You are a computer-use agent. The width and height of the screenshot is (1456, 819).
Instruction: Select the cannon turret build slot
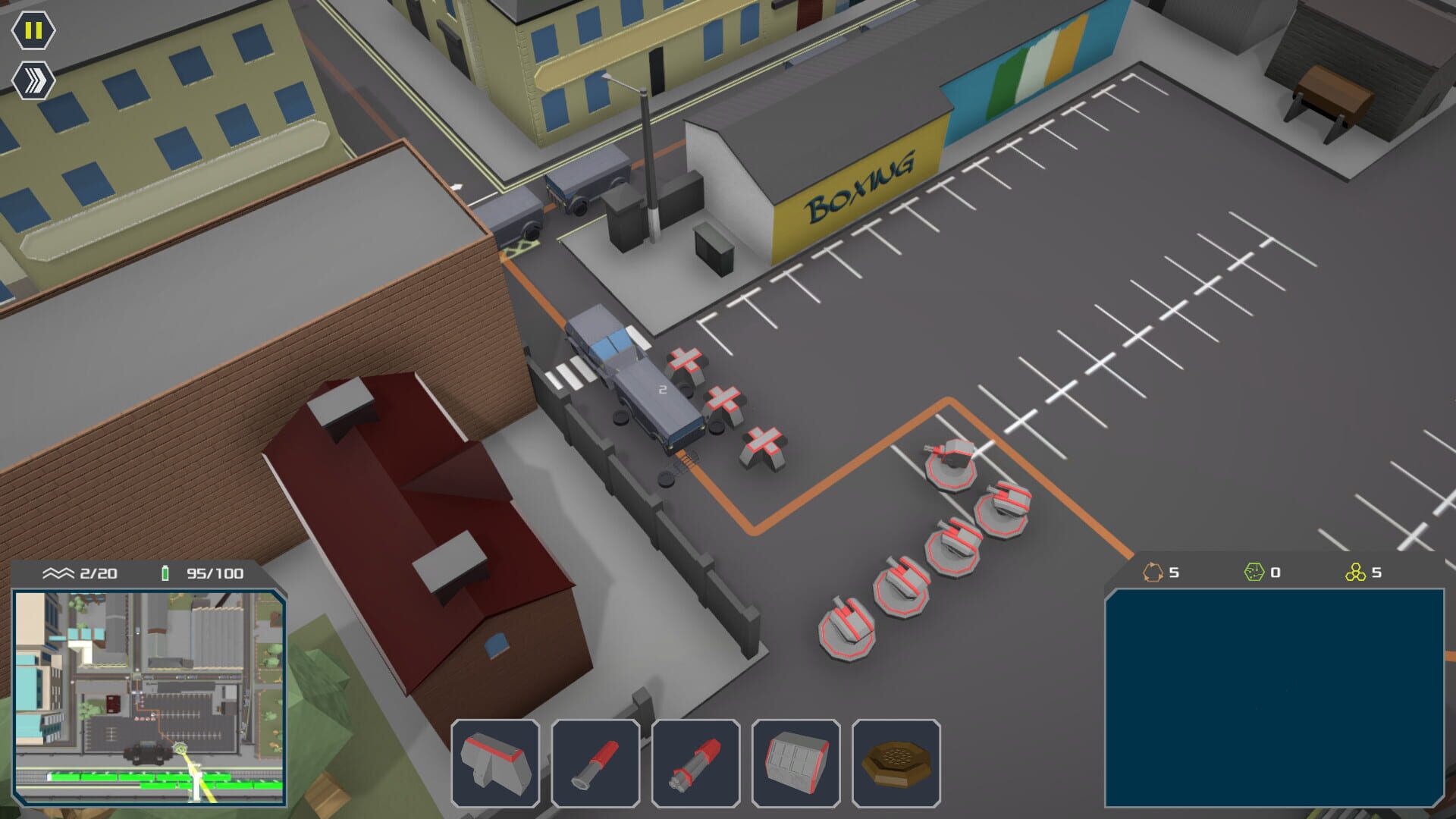pos(595,762)
